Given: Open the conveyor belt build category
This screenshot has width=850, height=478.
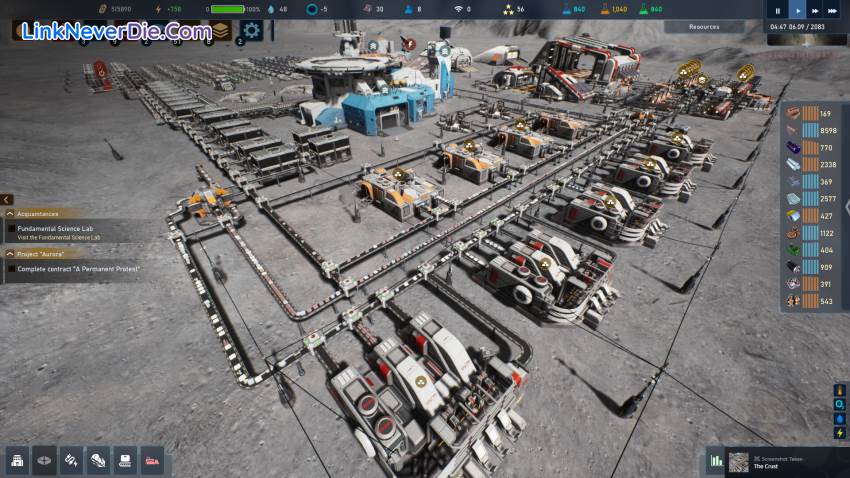Looking at the screenshot, I should pyautogui.click(x=126, y=460).
